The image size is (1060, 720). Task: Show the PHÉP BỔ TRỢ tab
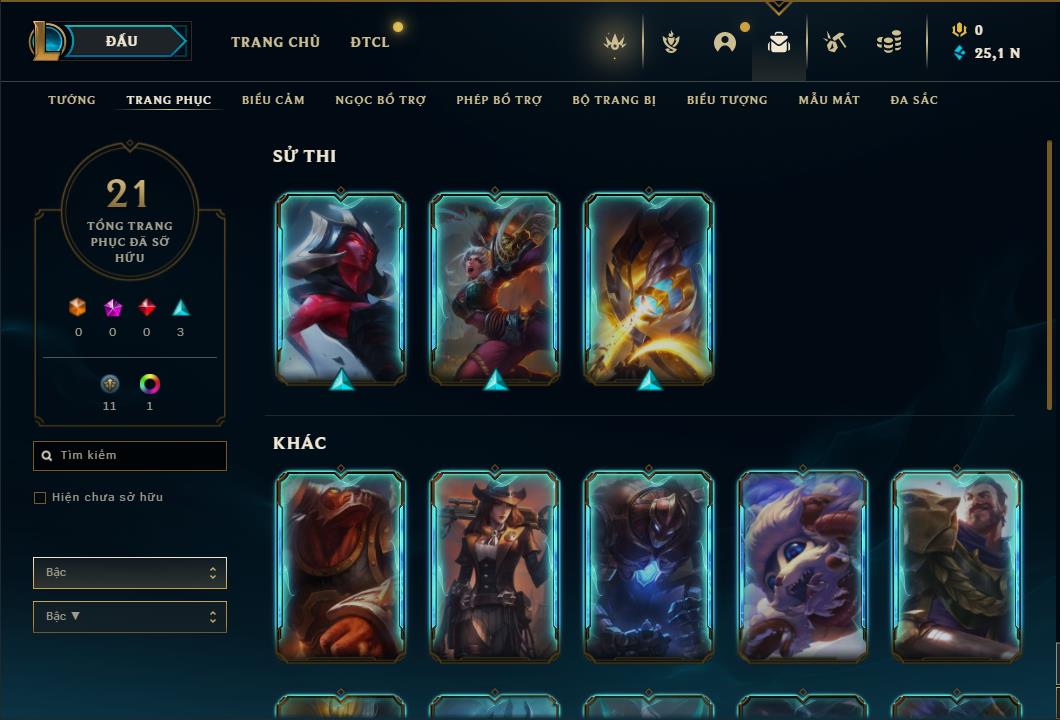(499, 100)
